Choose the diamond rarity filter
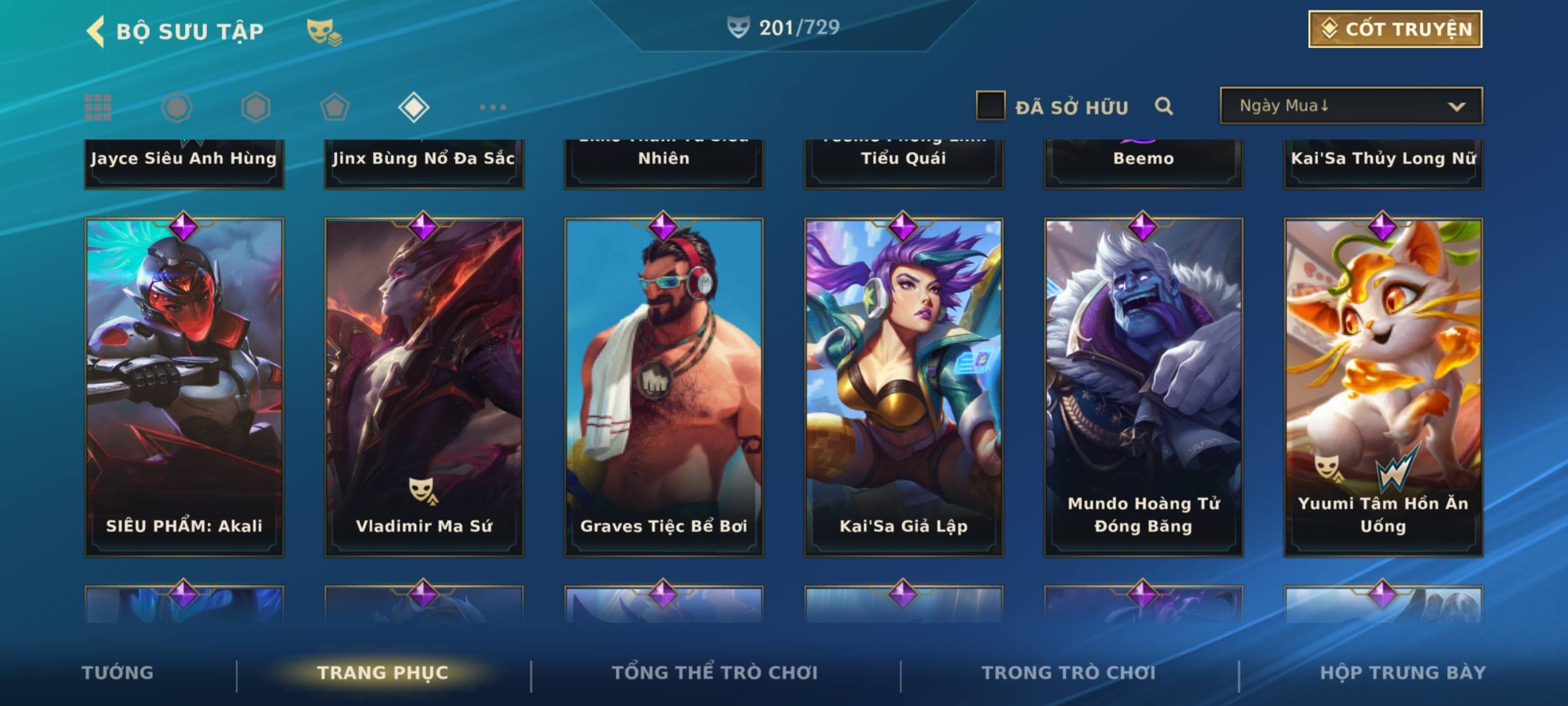Screen dimensions: 1568x706 click(414, 107)
